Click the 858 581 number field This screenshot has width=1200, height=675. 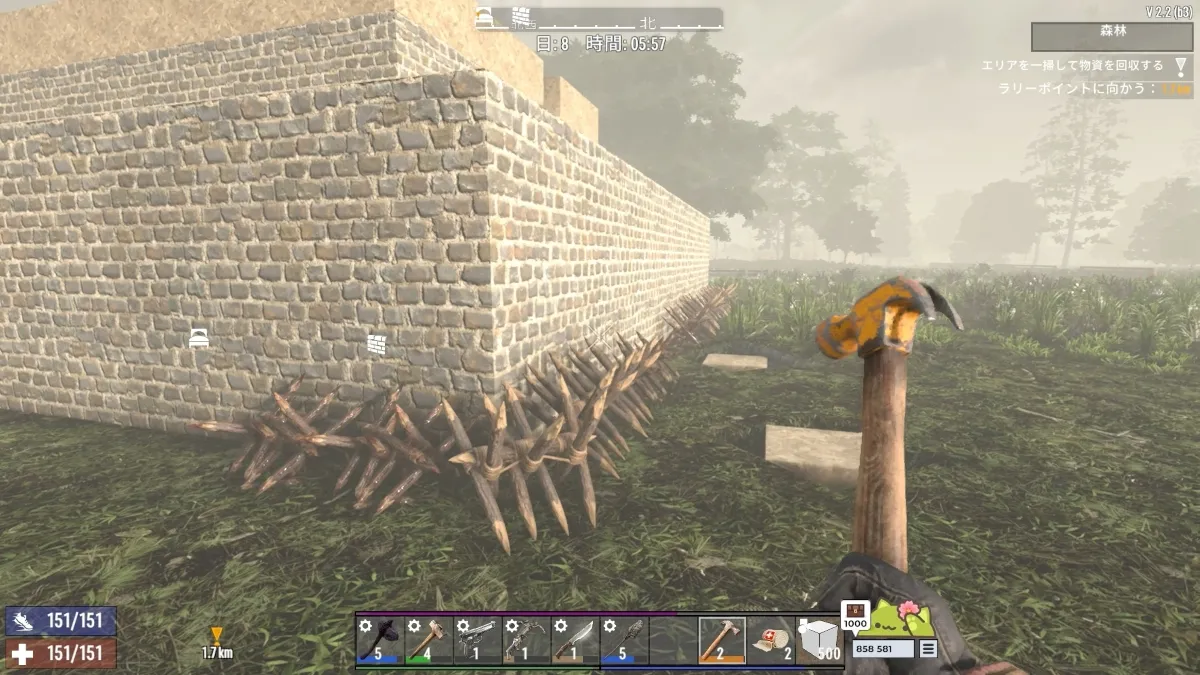tap(883, 649)
